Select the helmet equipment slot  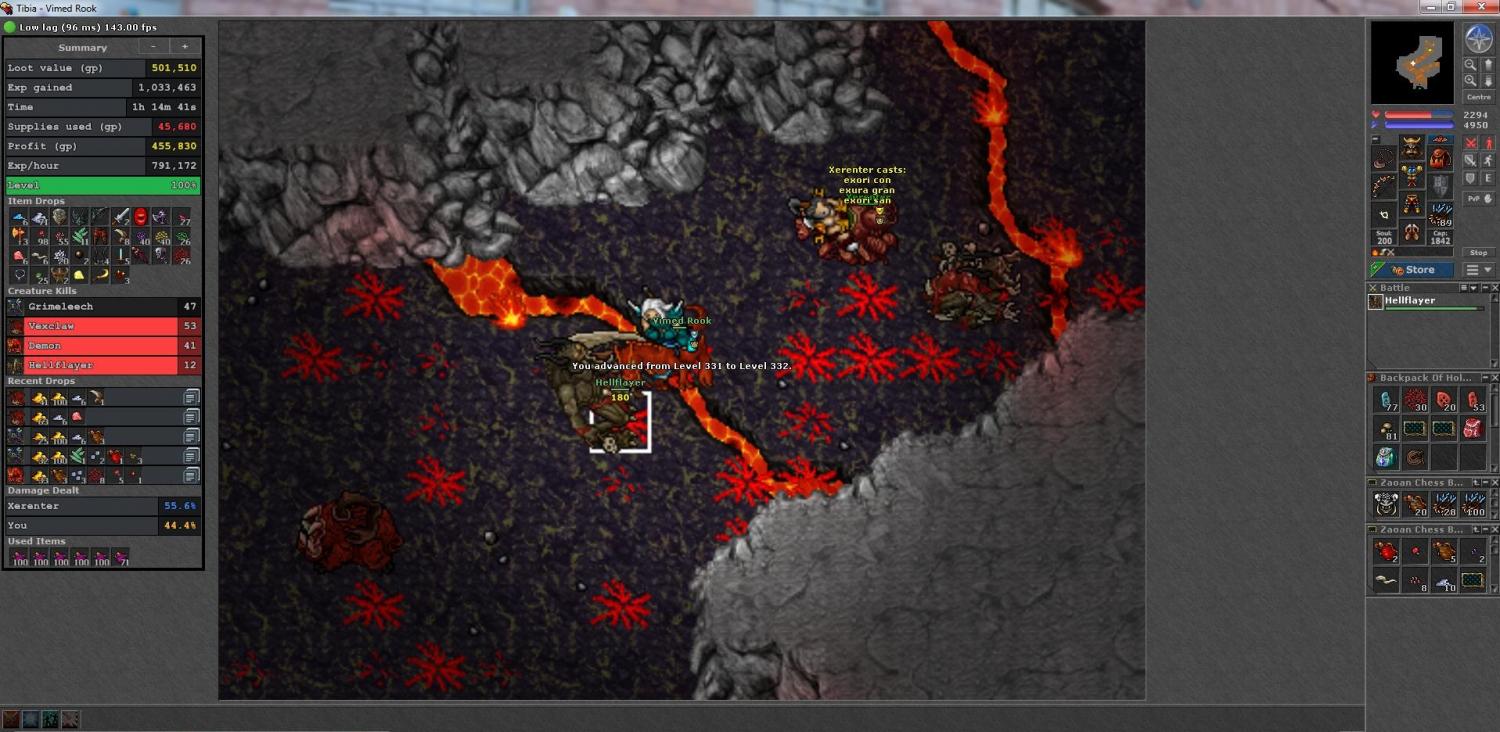[1411, 149]
